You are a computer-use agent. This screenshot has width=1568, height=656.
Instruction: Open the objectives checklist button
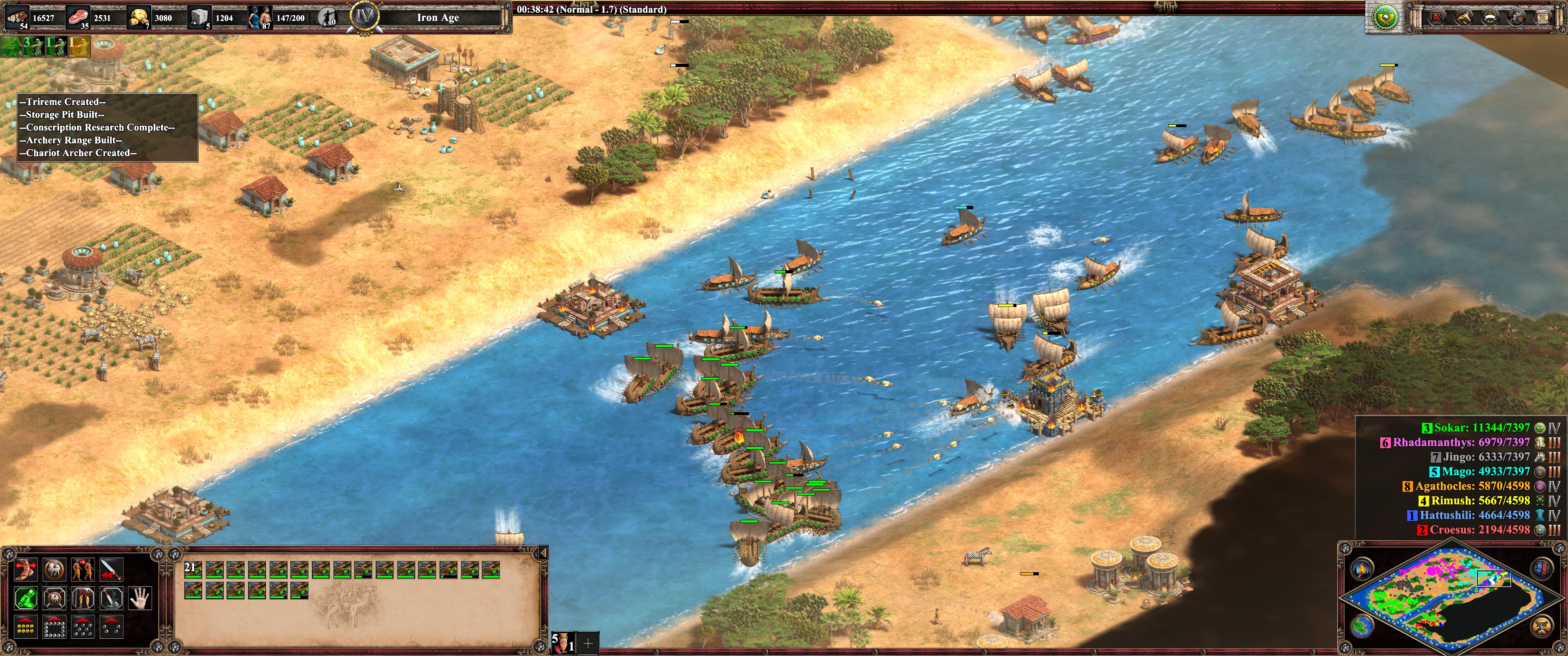pyautogui.click(x=1437, y=17)
